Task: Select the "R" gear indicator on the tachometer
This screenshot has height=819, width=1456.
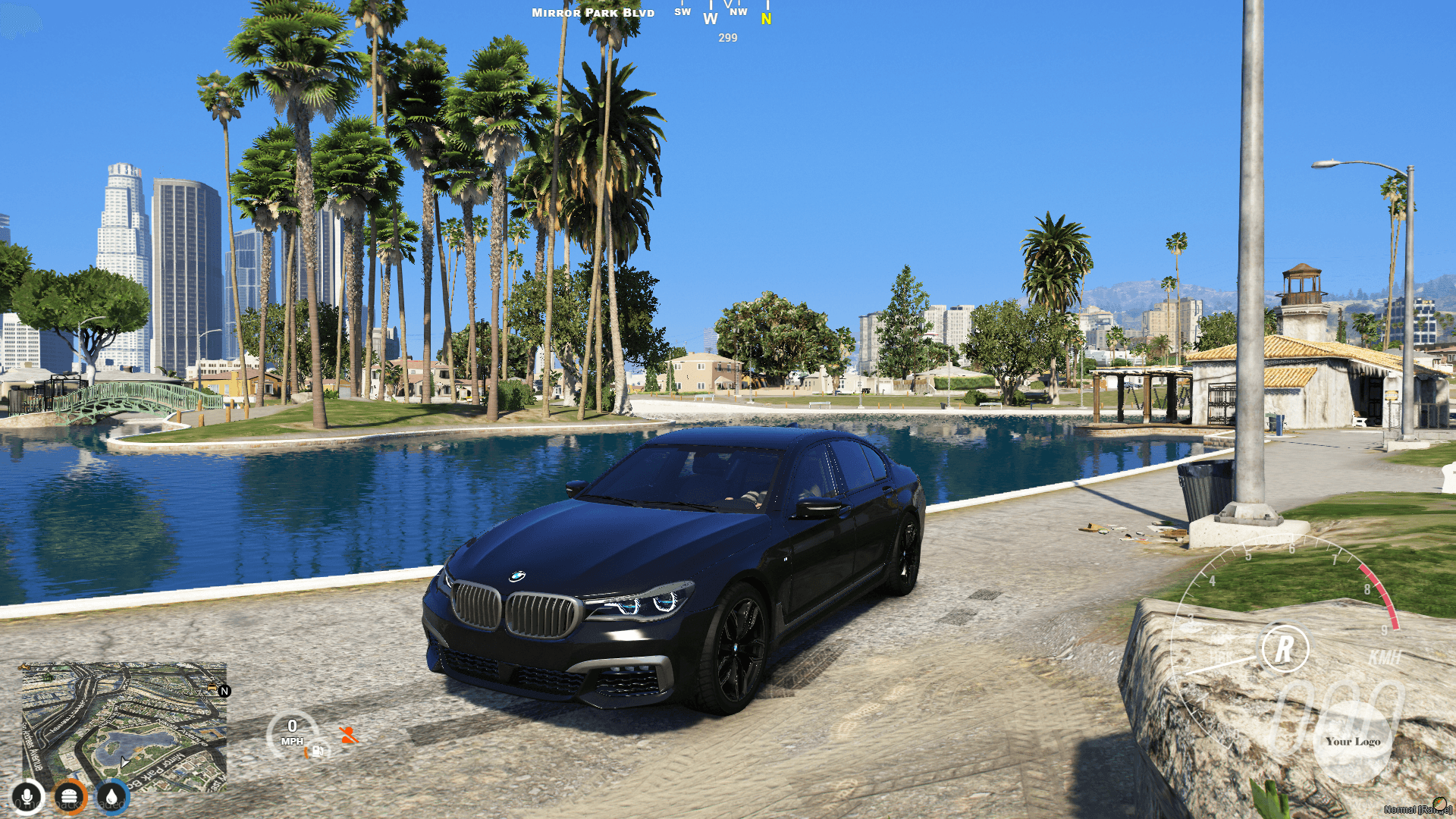Action: pos(1283,651)
